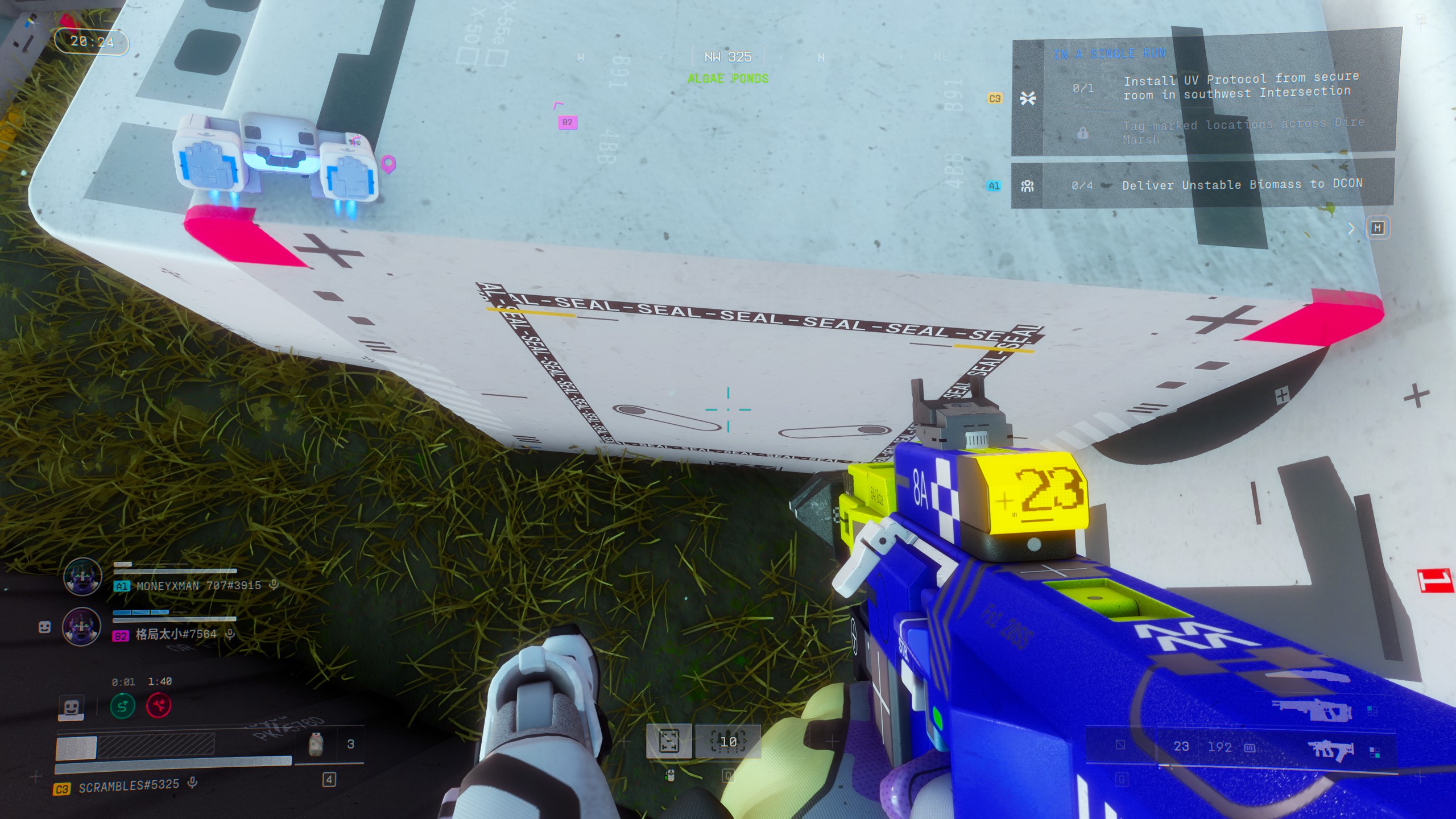Activate the red wrench ability icon
1456x819 pixels.
(x=159, y=706)
